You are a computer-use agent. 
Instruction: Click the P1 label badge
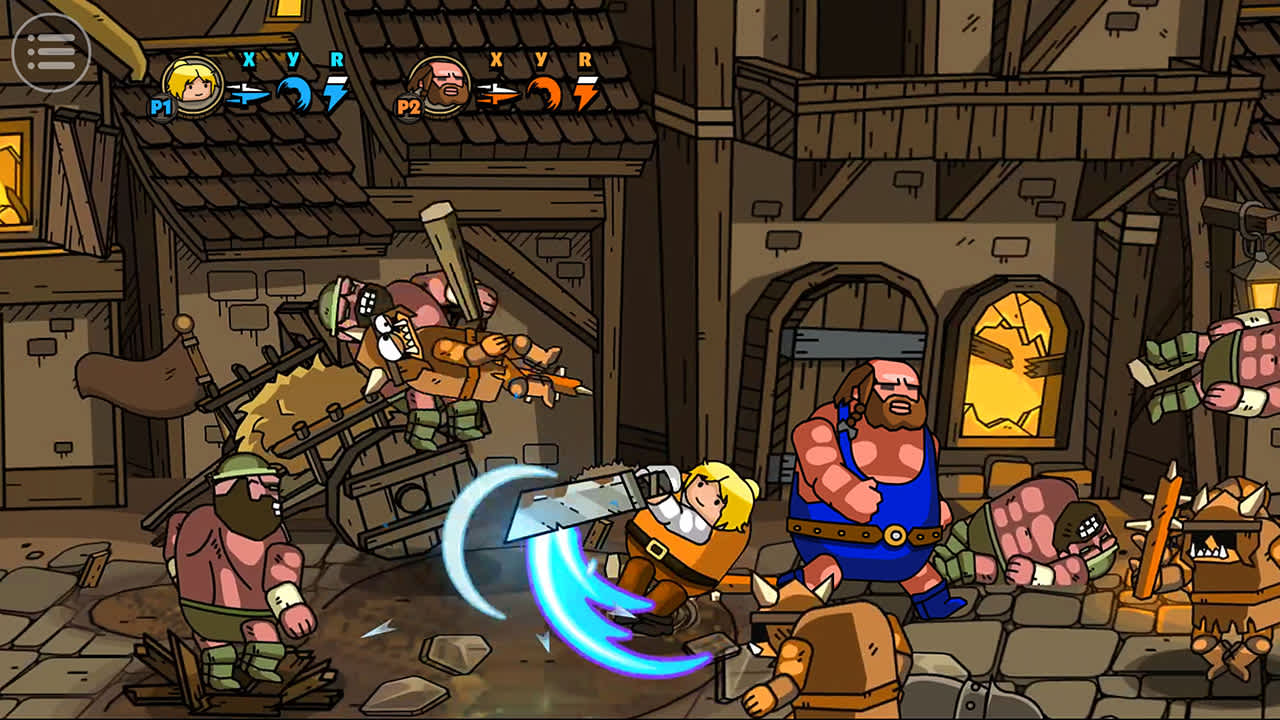click(163, 106)
